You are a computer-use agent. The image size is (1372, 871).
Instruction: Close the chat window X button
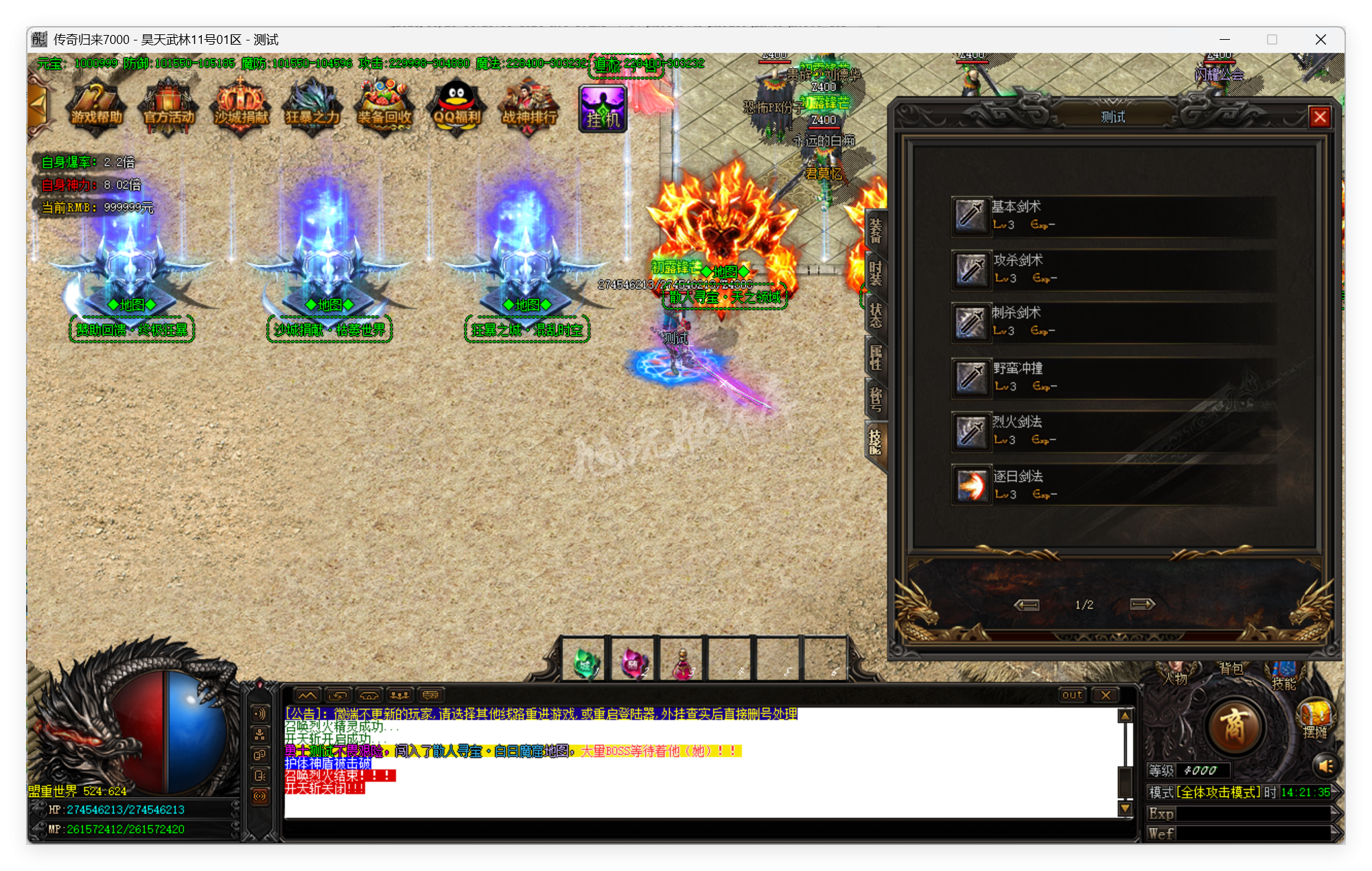coord(1106,695)
